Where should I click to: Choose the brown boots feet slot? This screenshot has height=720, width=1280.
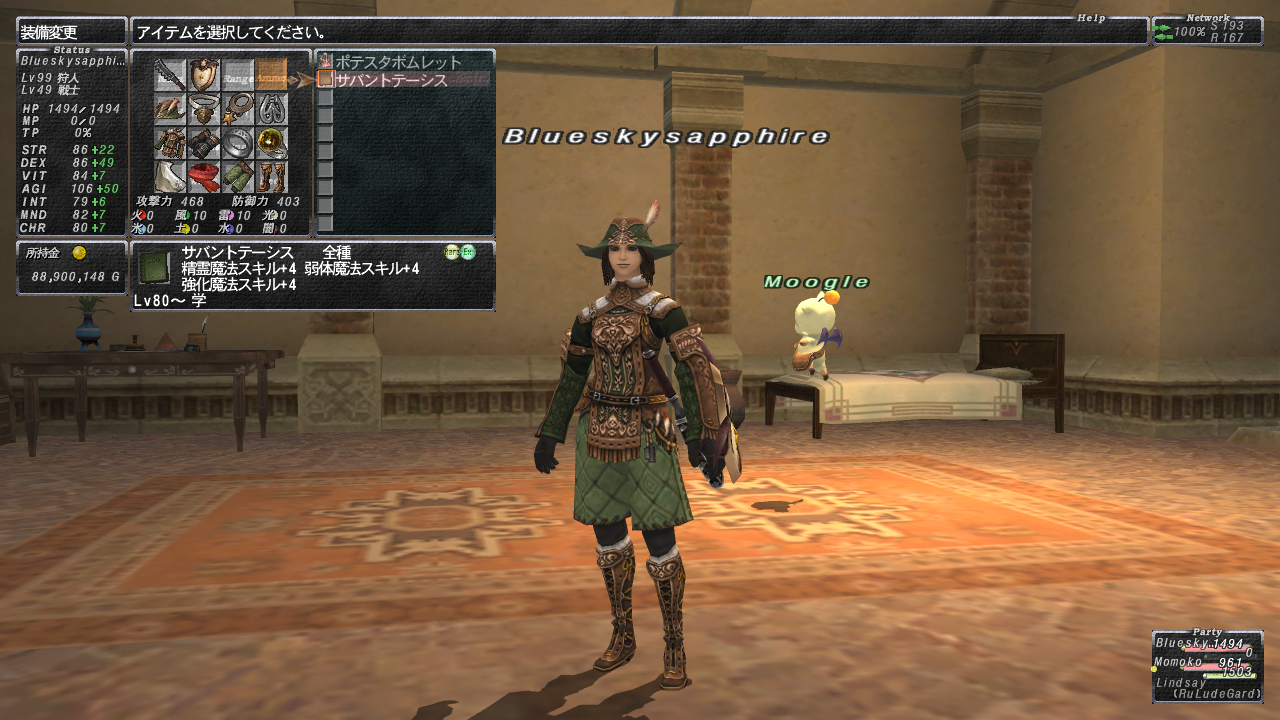click(x=271, y=176)
